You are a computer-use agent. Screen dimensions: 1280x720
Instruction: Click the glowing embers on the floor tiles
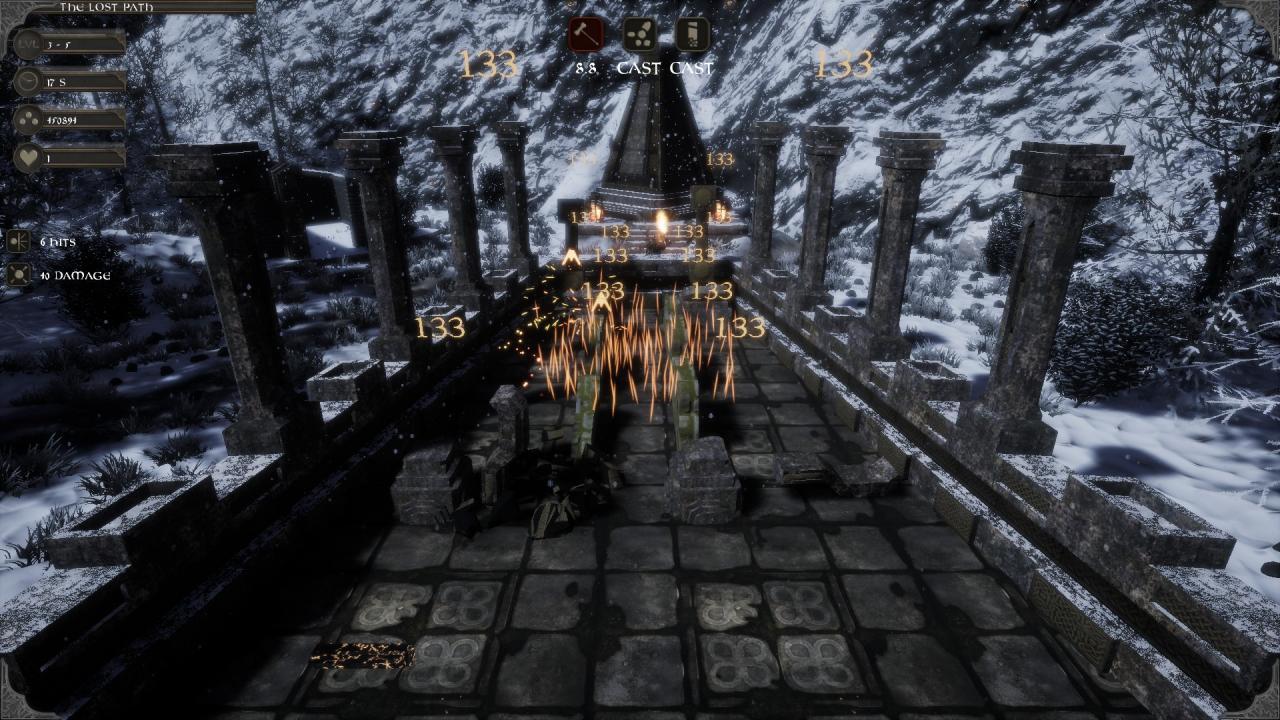(x=363, y=654)
